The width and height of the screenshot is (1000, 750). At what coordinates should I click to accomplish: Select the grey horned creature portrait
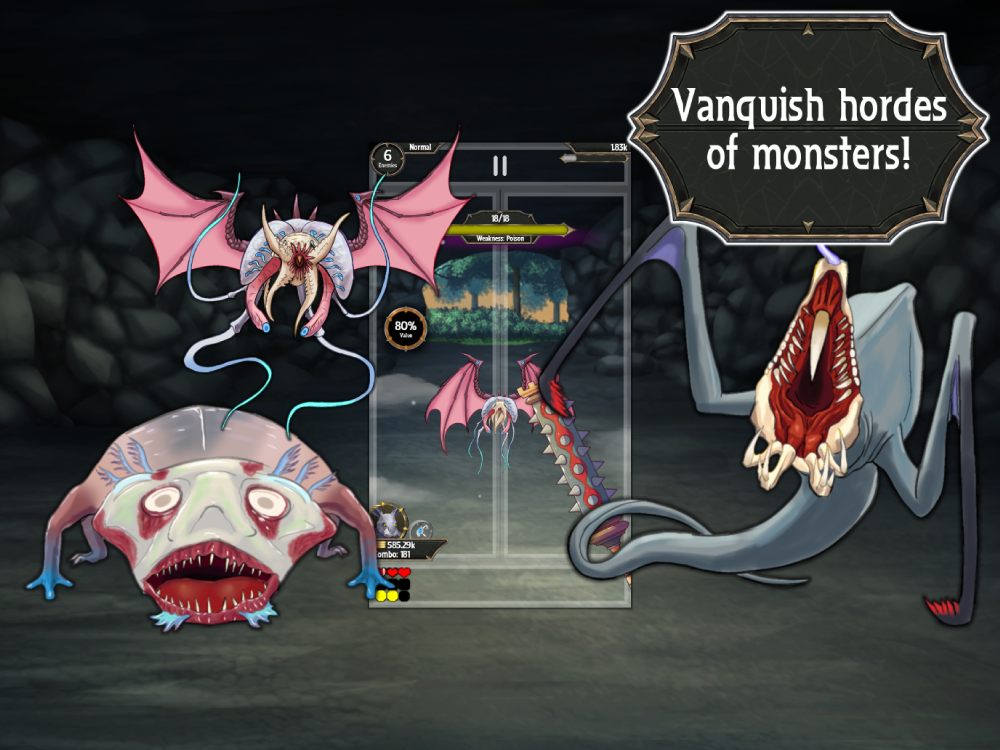pyautogui.click(x=389, y=524)
